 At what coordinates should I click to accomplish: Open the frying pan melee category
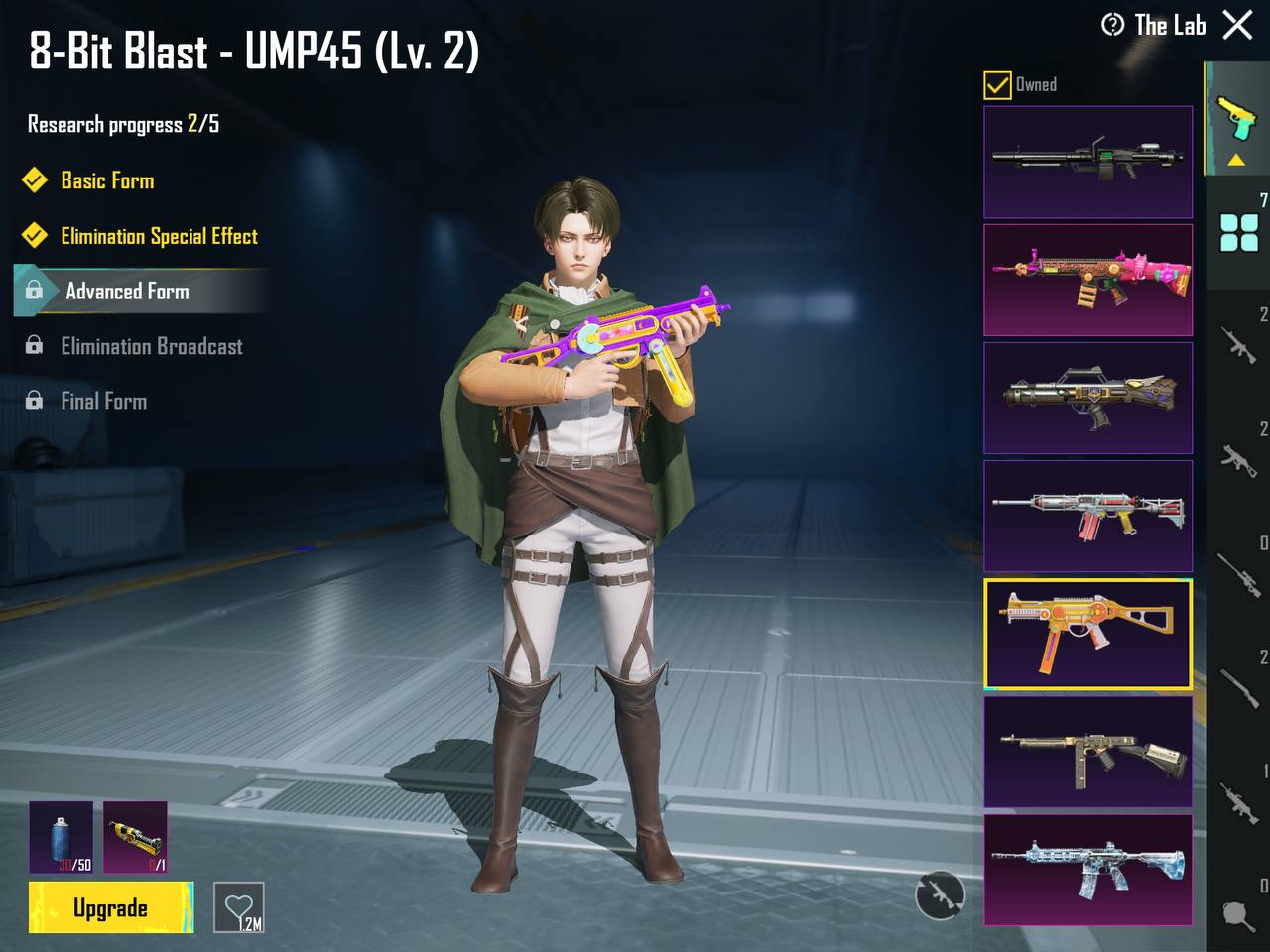(x=1238, y=913)
